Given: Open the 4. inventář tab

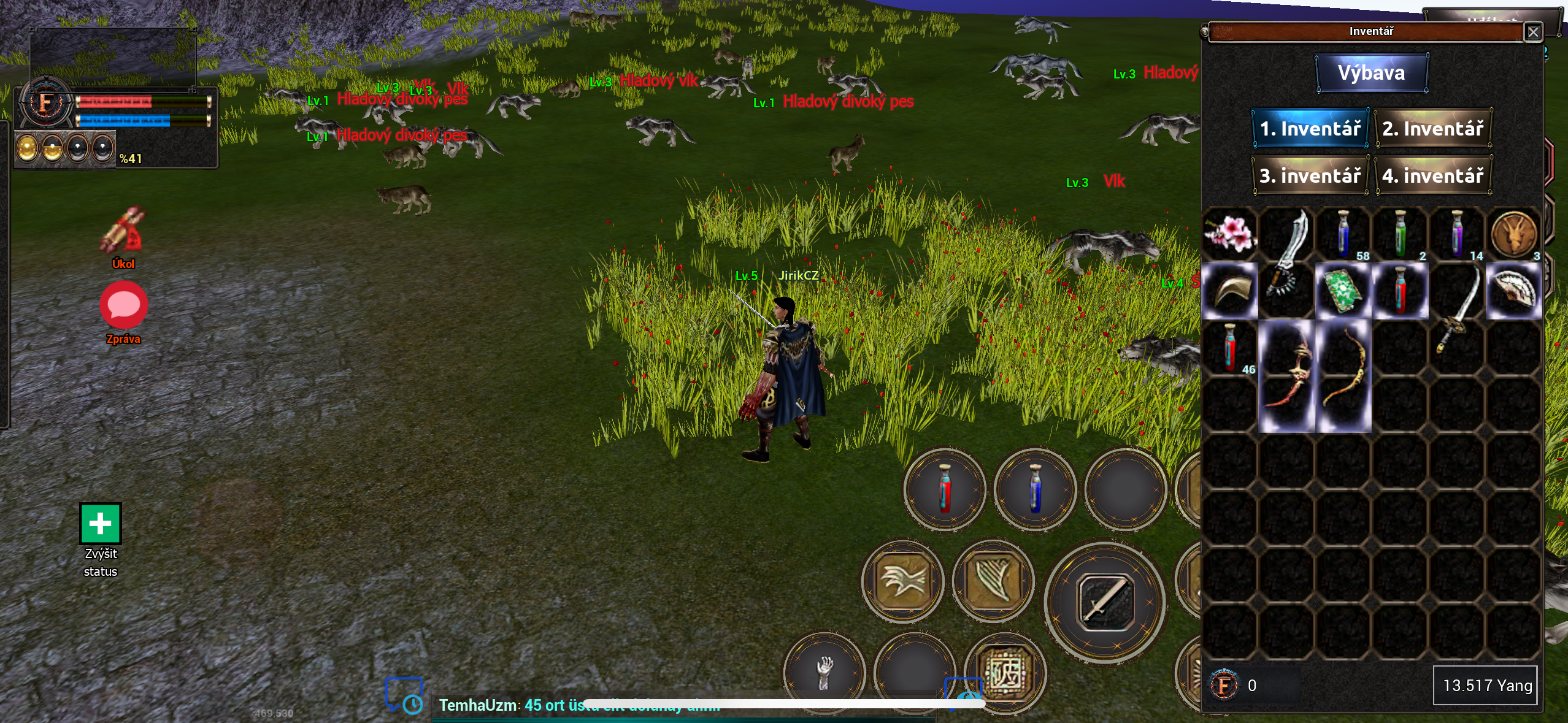Looking at the screenshot, I should coord(1434,176).
